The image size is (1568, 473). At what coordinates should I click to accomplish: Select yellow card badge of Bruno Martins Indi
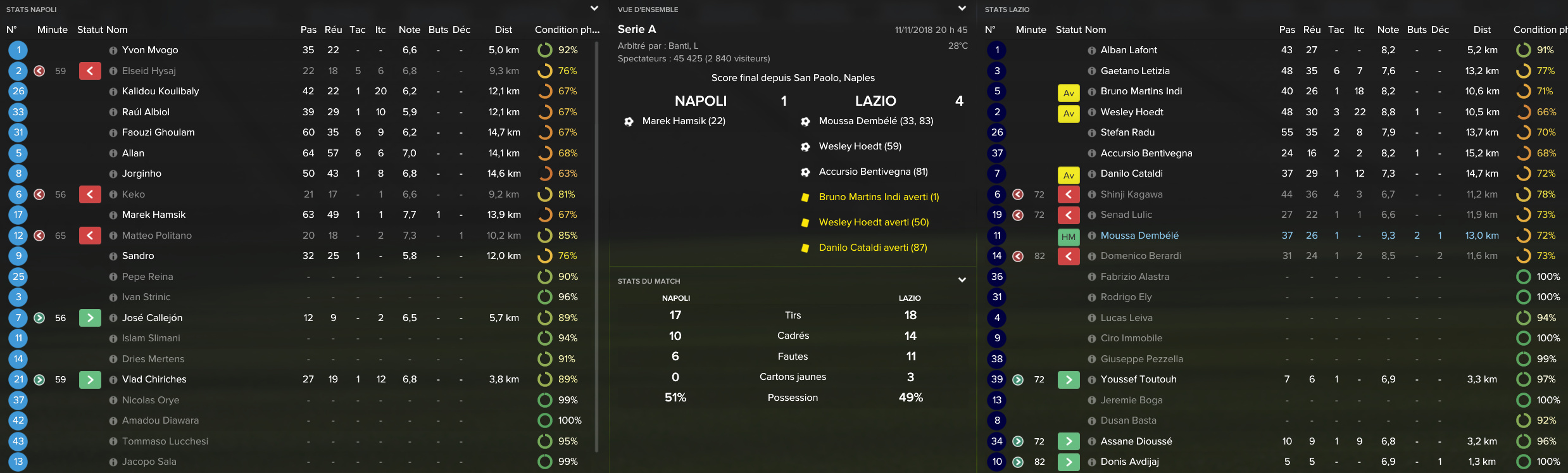coord(1069,93)
